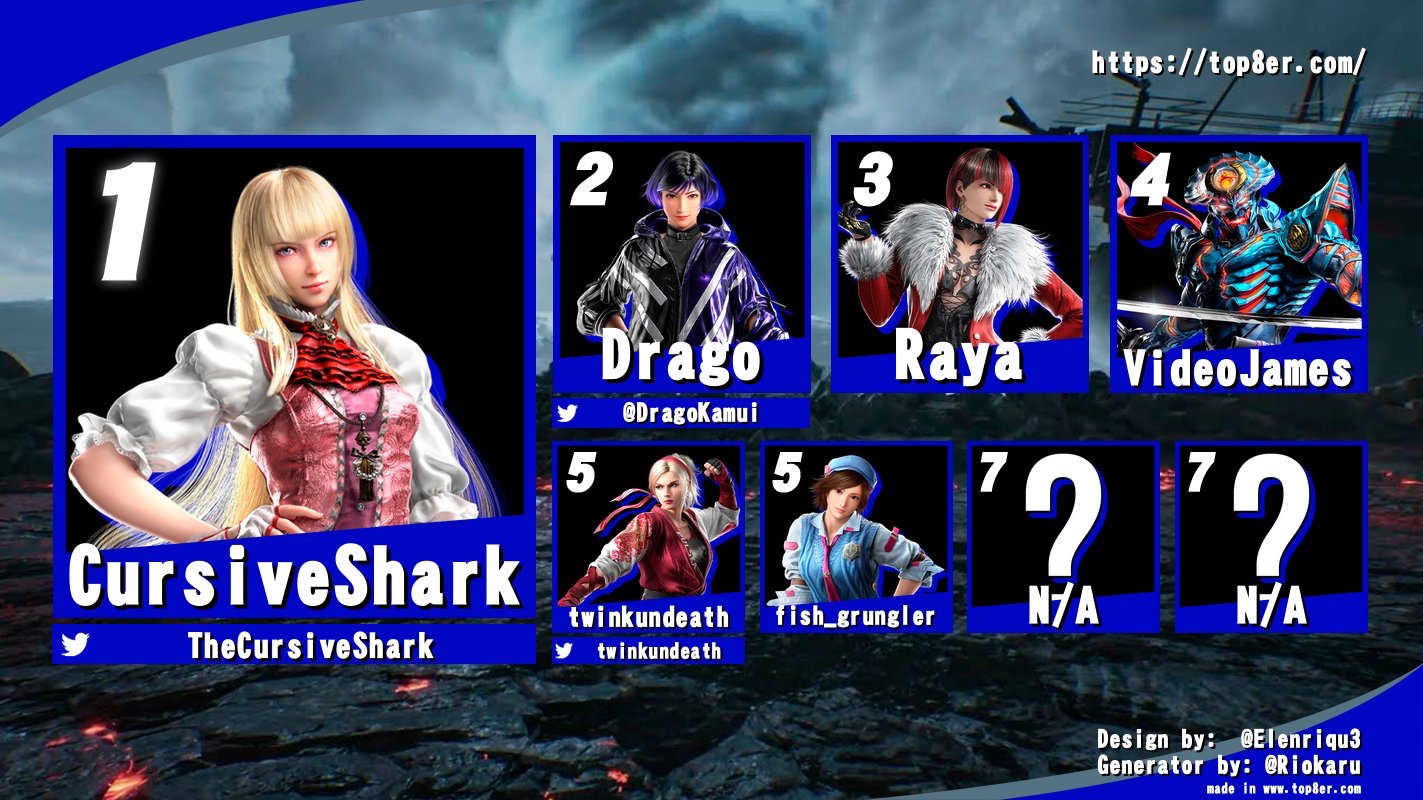This screenshot has width=1423, height=800.
Task: Open the @DragoKamui Twitter handle
Action: coord(691,413)
